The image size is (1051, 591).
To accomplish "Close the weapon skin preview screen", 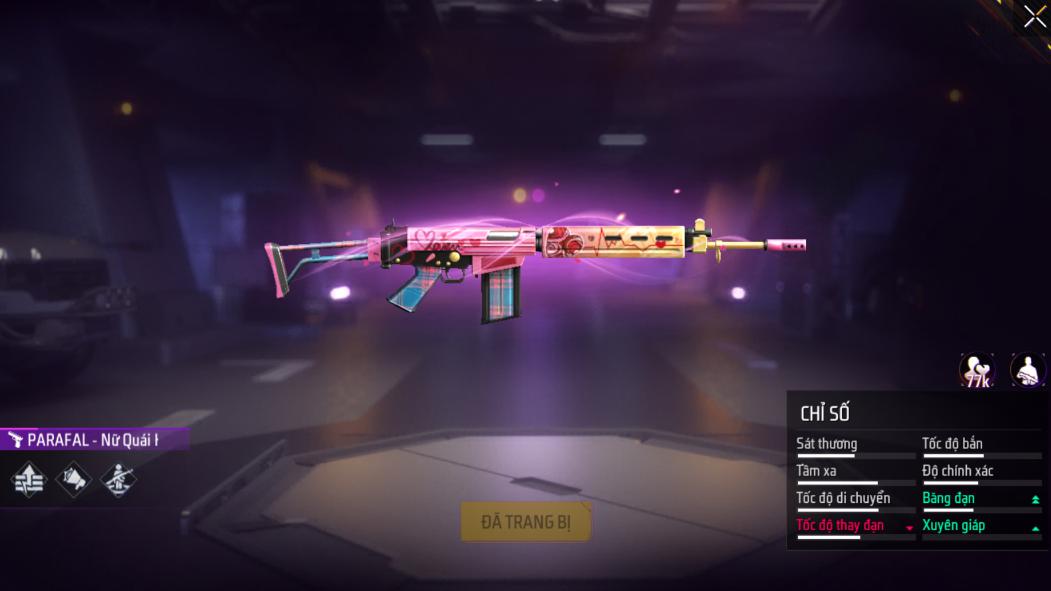I will (x=1034, y=17).
